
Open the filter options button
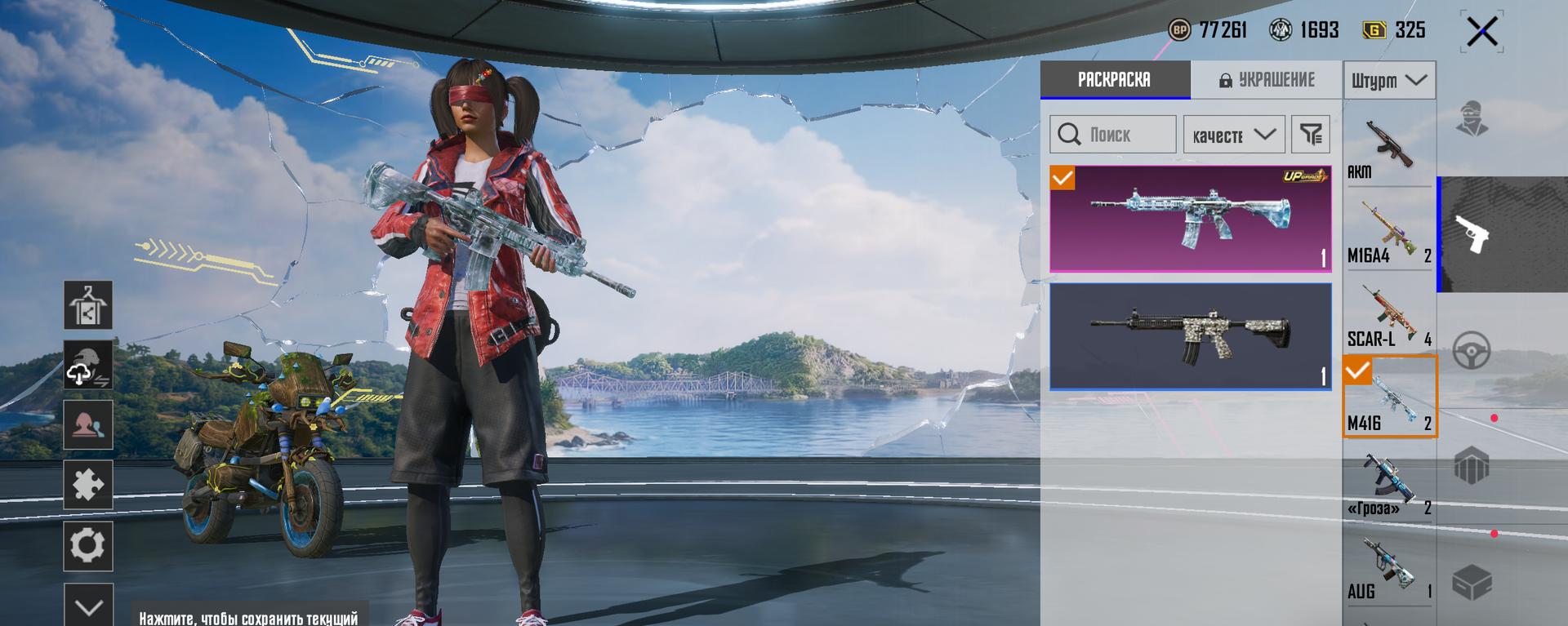(1311, 135)
